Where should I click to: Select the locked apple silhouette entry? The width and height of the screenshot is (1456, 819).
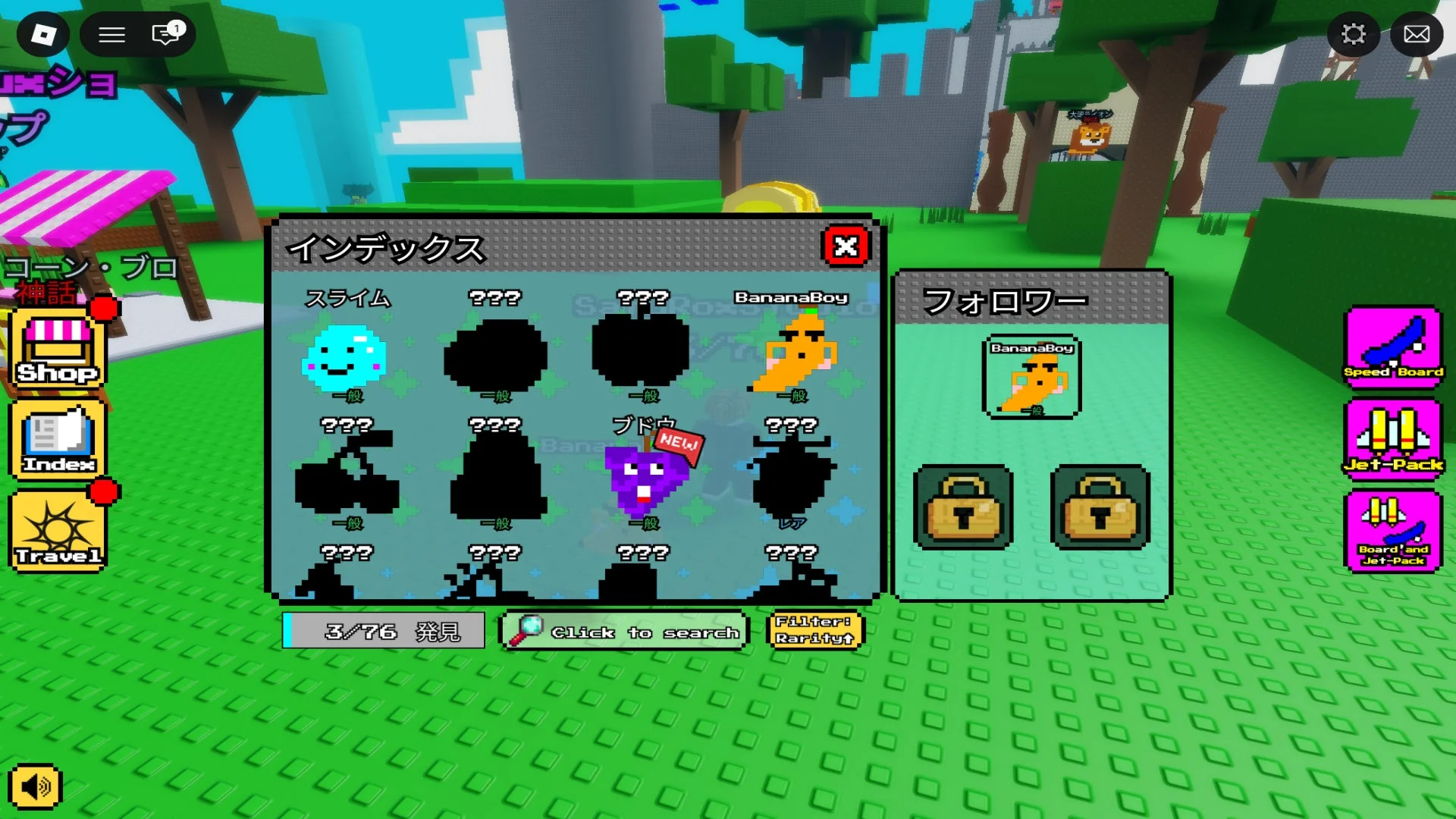pyautogui.click(x=642, y=350)
